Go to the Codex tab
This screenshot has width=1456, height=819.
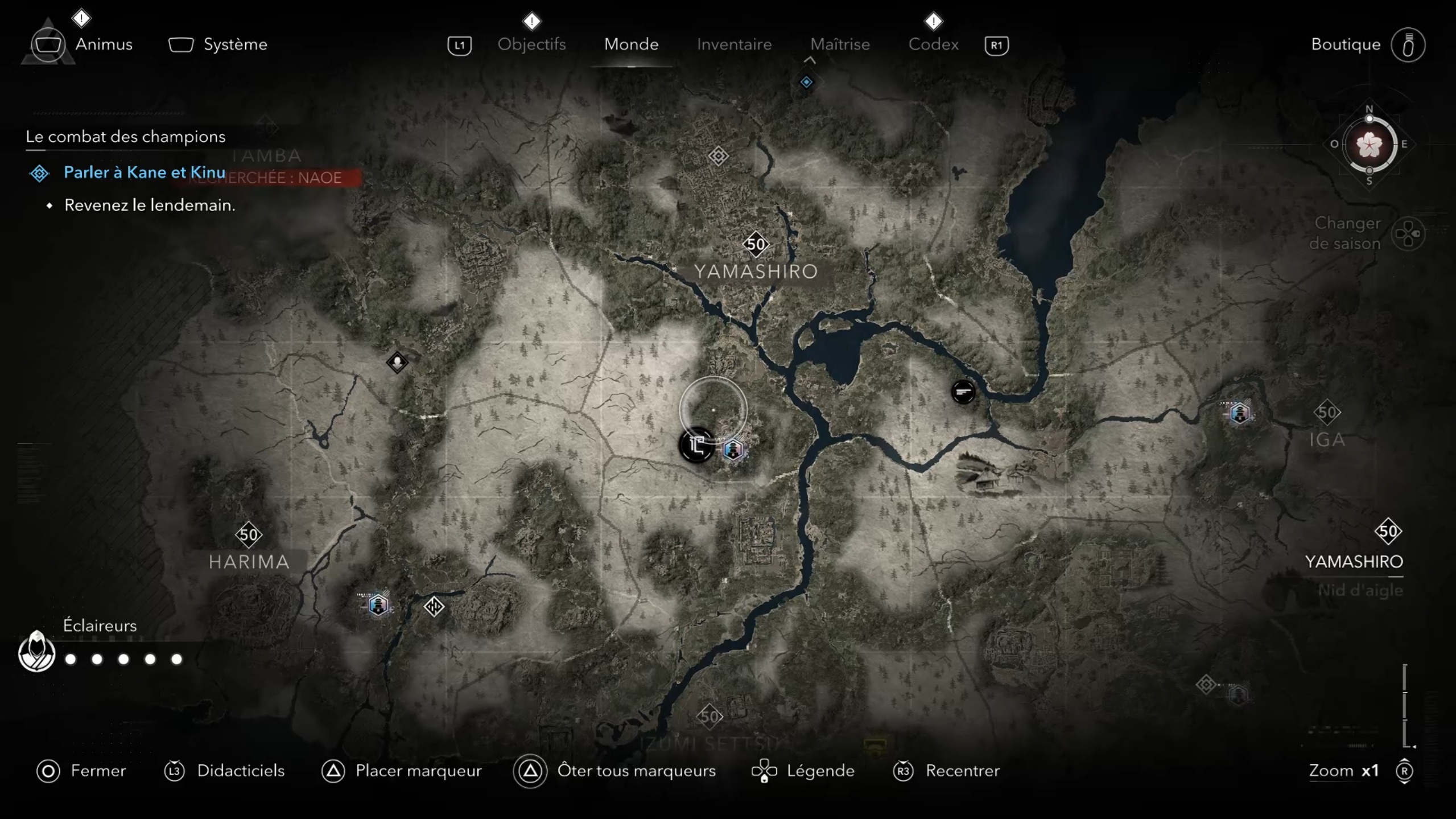pos(933,44)
